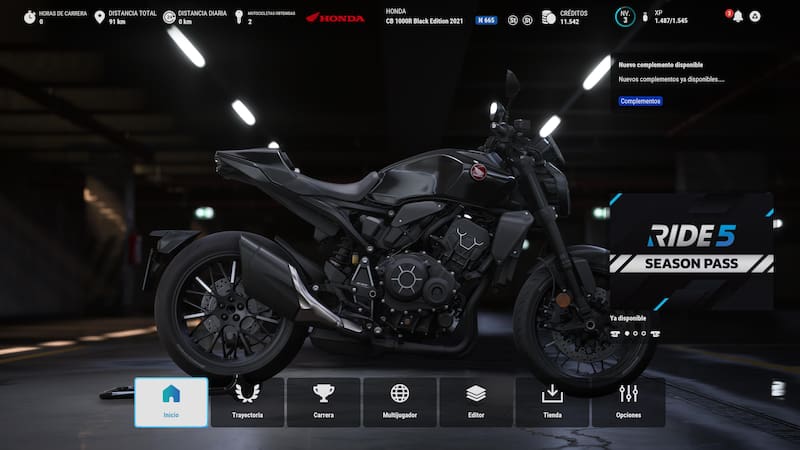Open the Opciones settings menu
This screenshot has height=450, width=800.
(628, 401)
